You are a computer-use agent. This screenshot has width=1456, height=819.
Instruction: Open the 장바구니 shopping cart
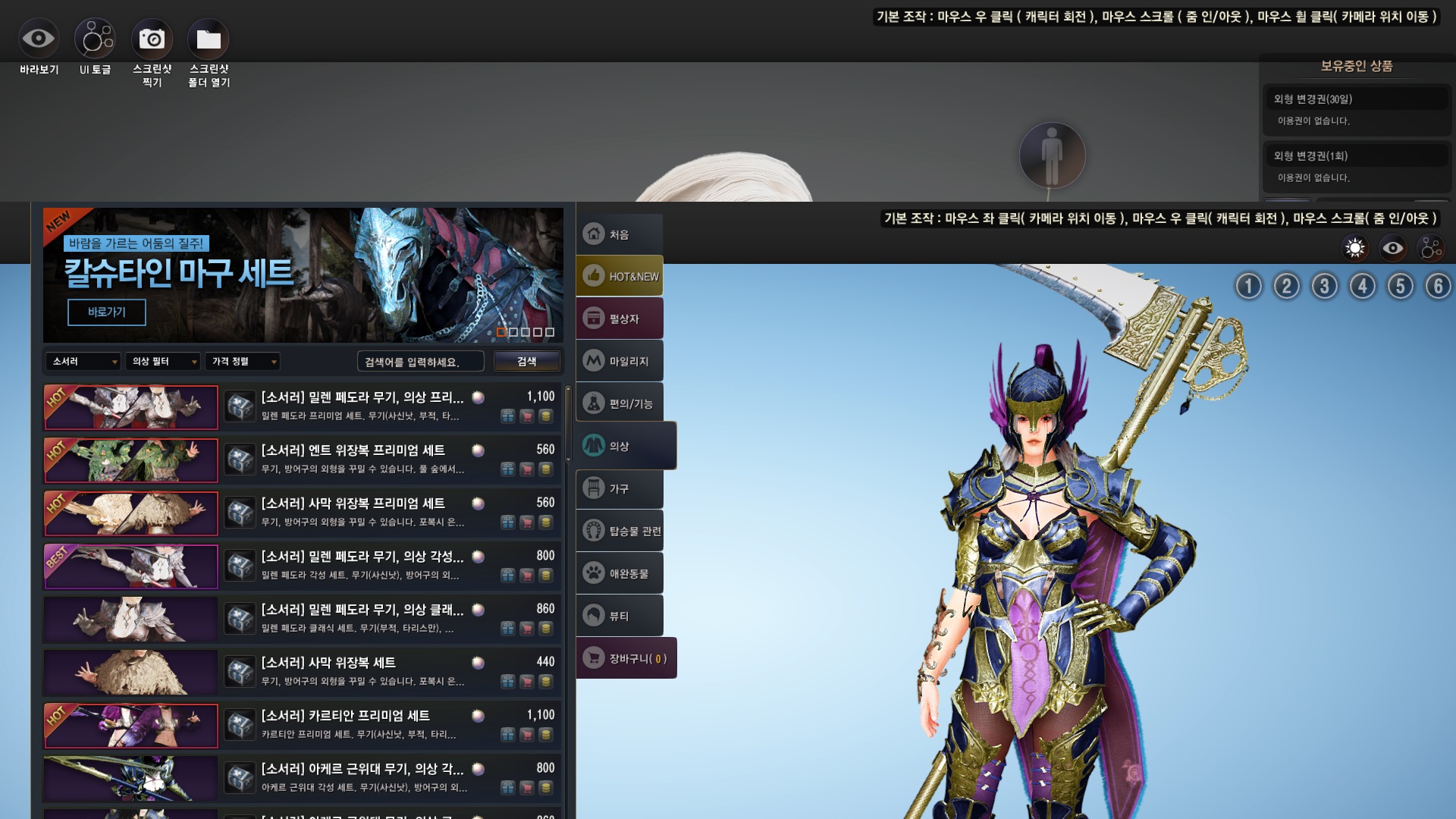(626, 658)
